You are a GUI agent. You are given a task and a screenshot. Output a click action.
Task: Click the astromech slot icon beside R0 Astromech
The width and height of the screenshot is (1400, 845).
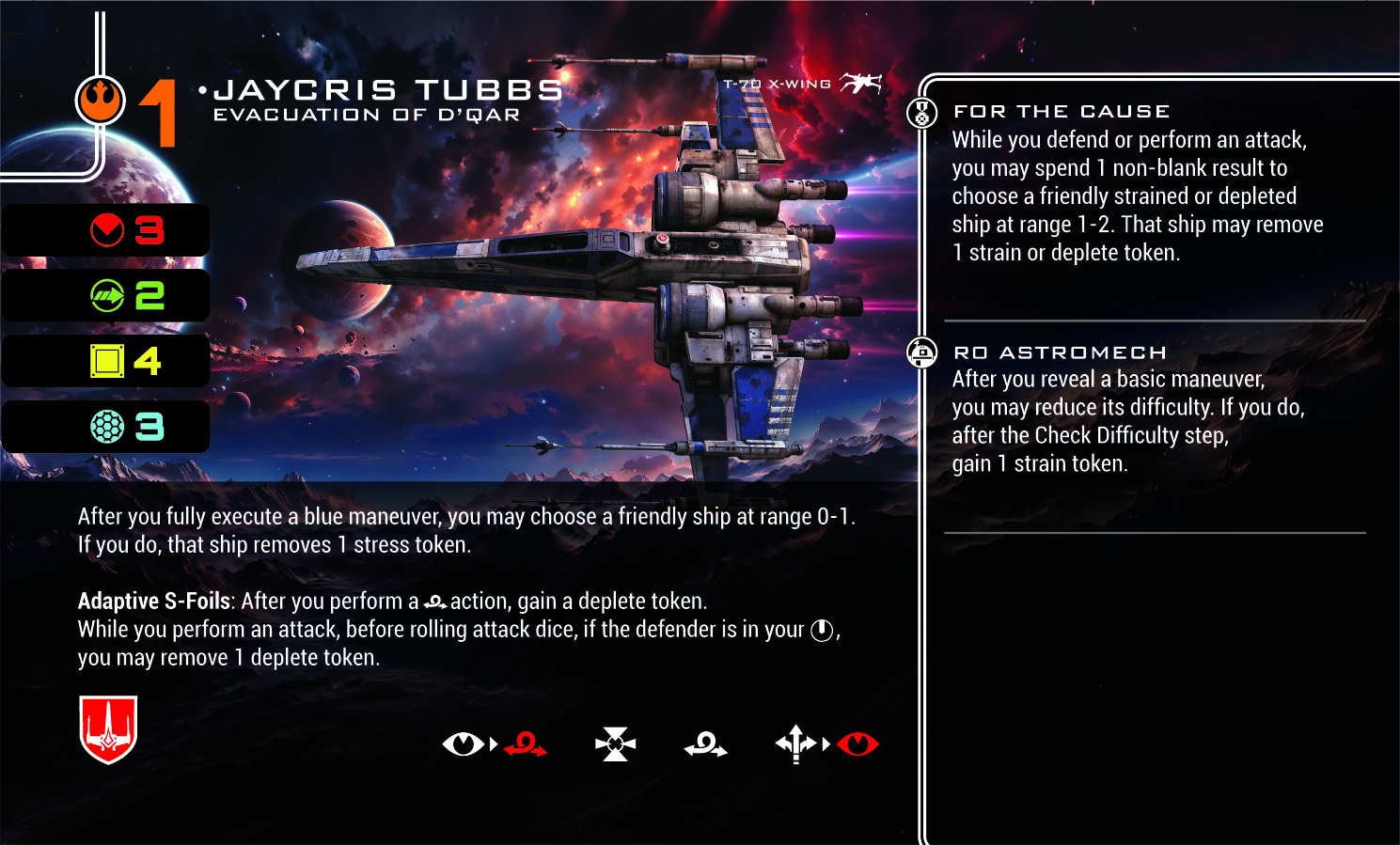click(x=921, y=352)
